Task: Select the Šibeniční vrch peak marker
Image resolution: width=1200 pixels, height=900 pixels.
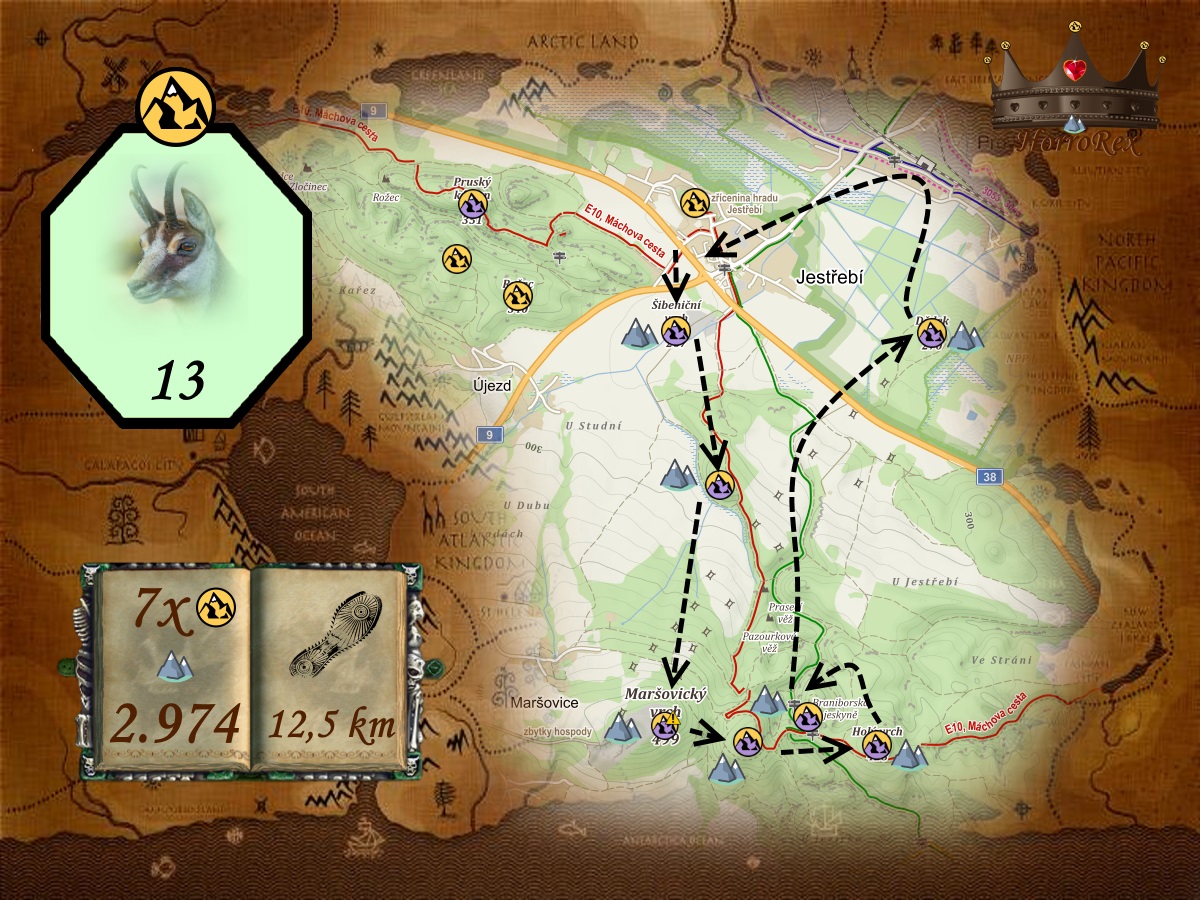Action: tap(675, 332)
